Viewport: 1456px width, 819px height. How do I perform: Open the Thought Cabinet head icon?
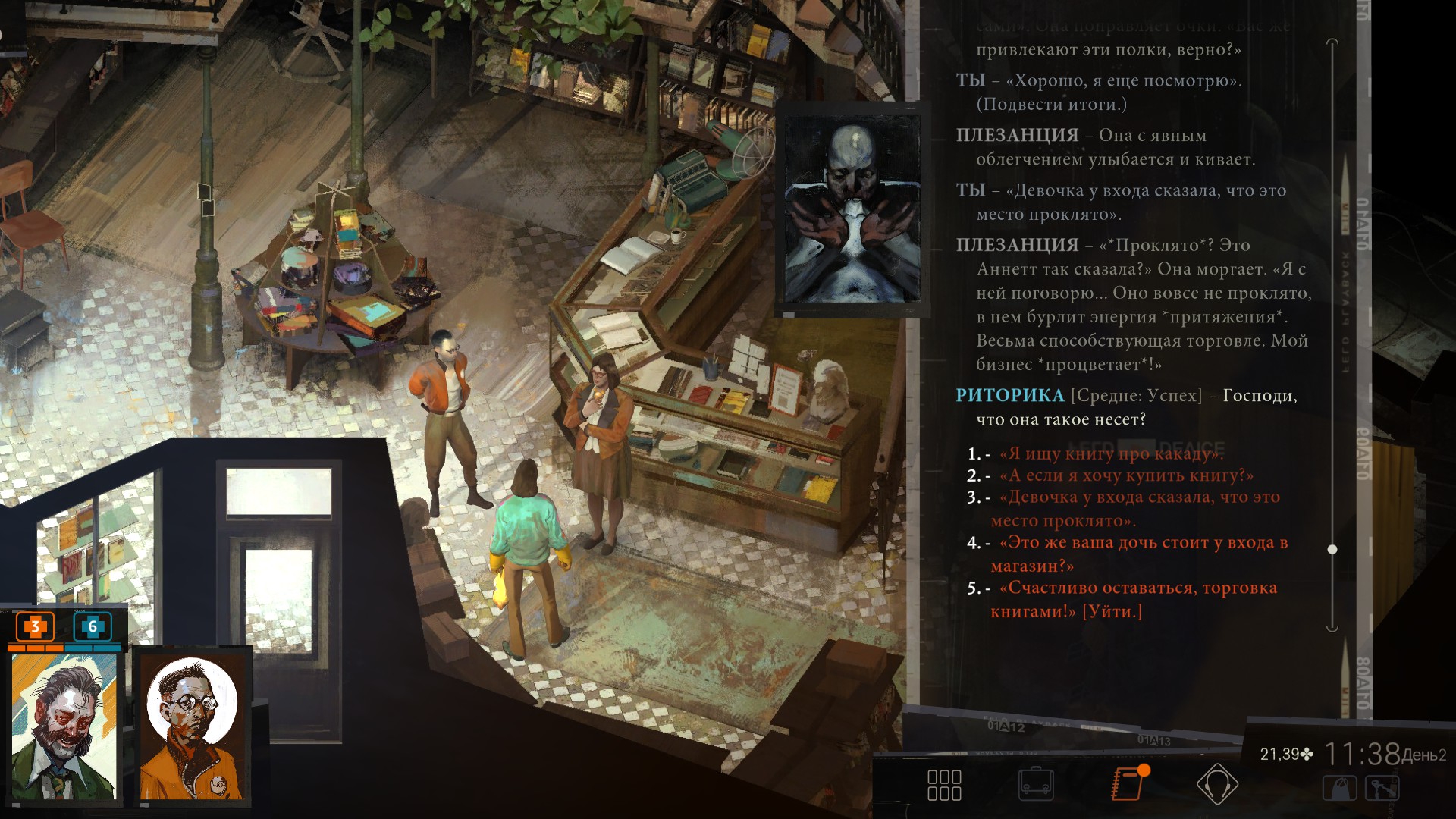point(1217,784)
